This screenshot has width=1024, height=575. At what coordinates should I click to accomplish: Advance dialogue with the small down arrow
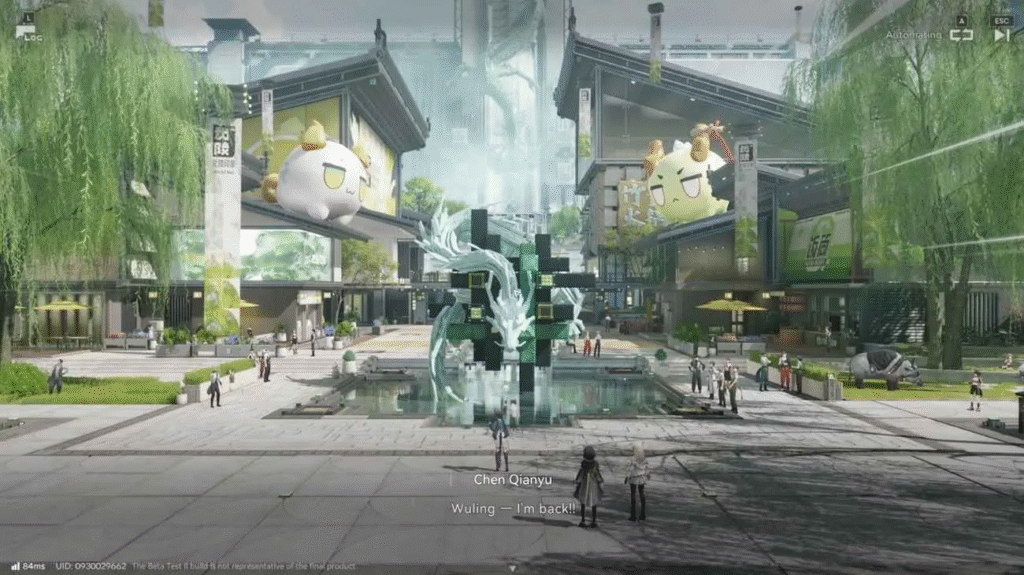[x=512, y=568]
